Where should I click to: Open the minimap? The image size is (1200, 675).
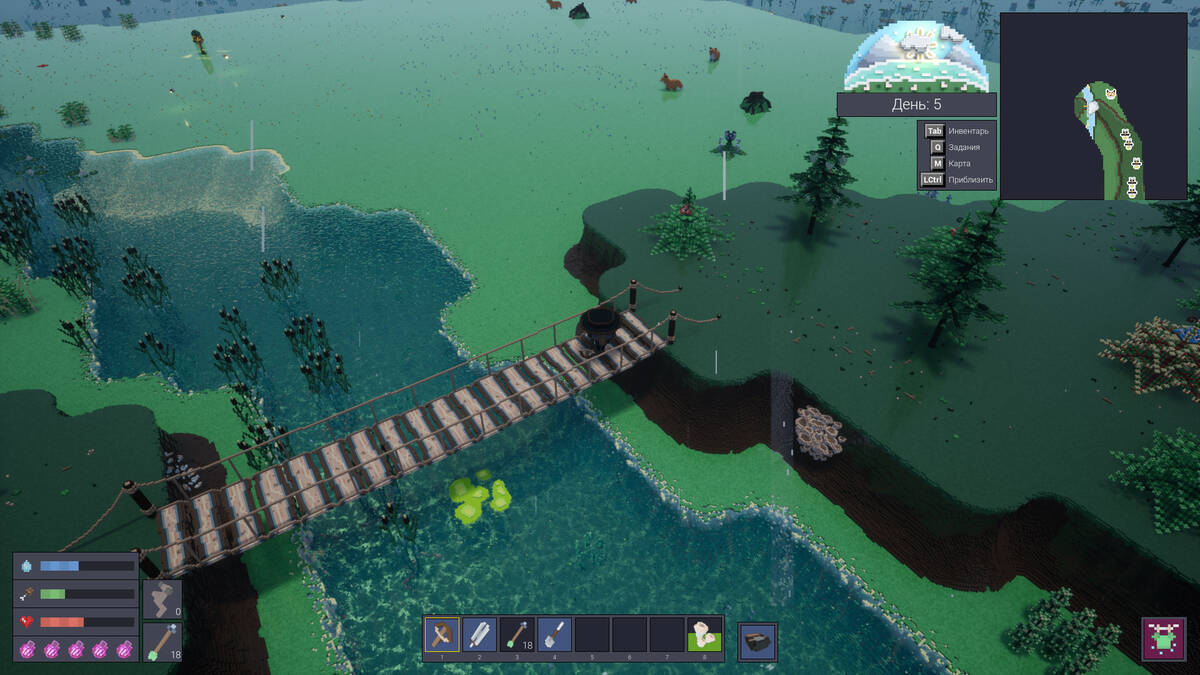1093,106
